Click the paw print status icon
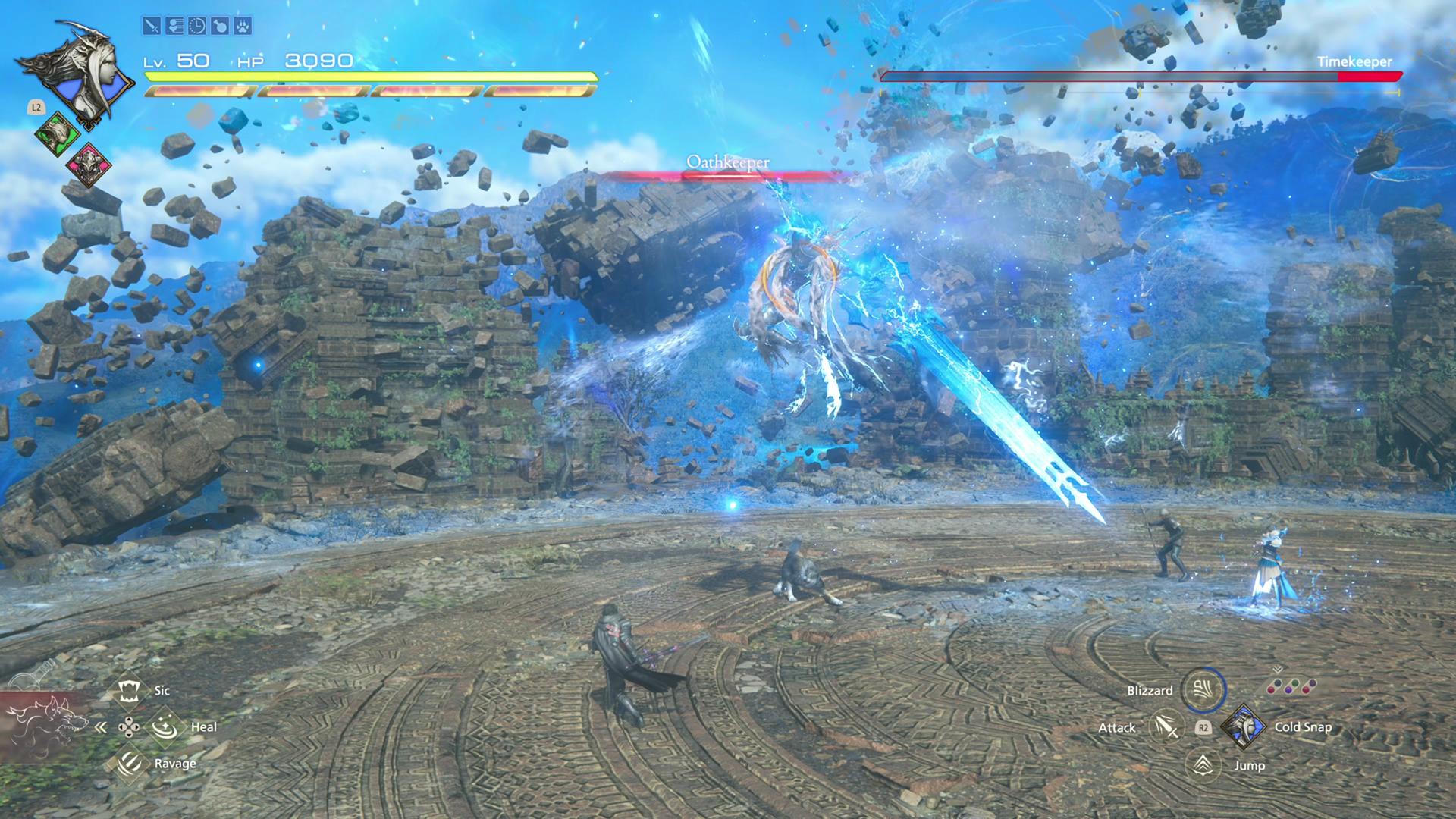The height and width of the screenshot is (819, 1456). [242, 27]
